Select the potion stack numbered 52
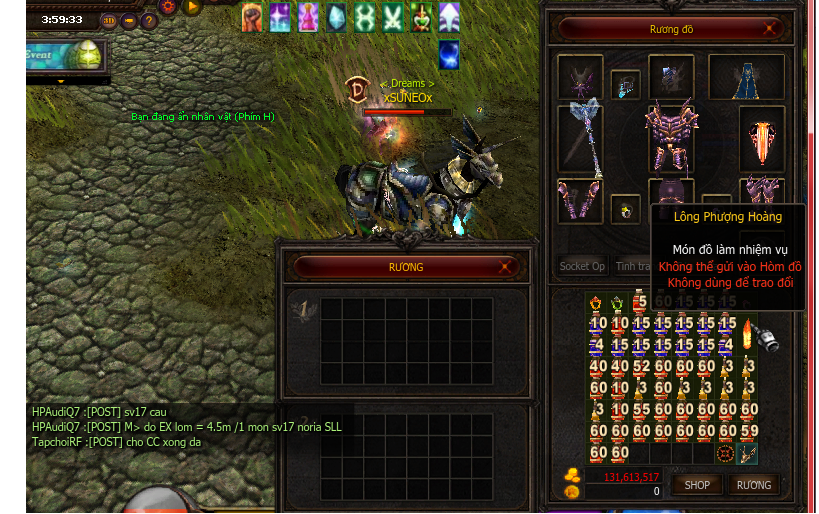This screenshot has height=514, width=819. coord(640,367)
